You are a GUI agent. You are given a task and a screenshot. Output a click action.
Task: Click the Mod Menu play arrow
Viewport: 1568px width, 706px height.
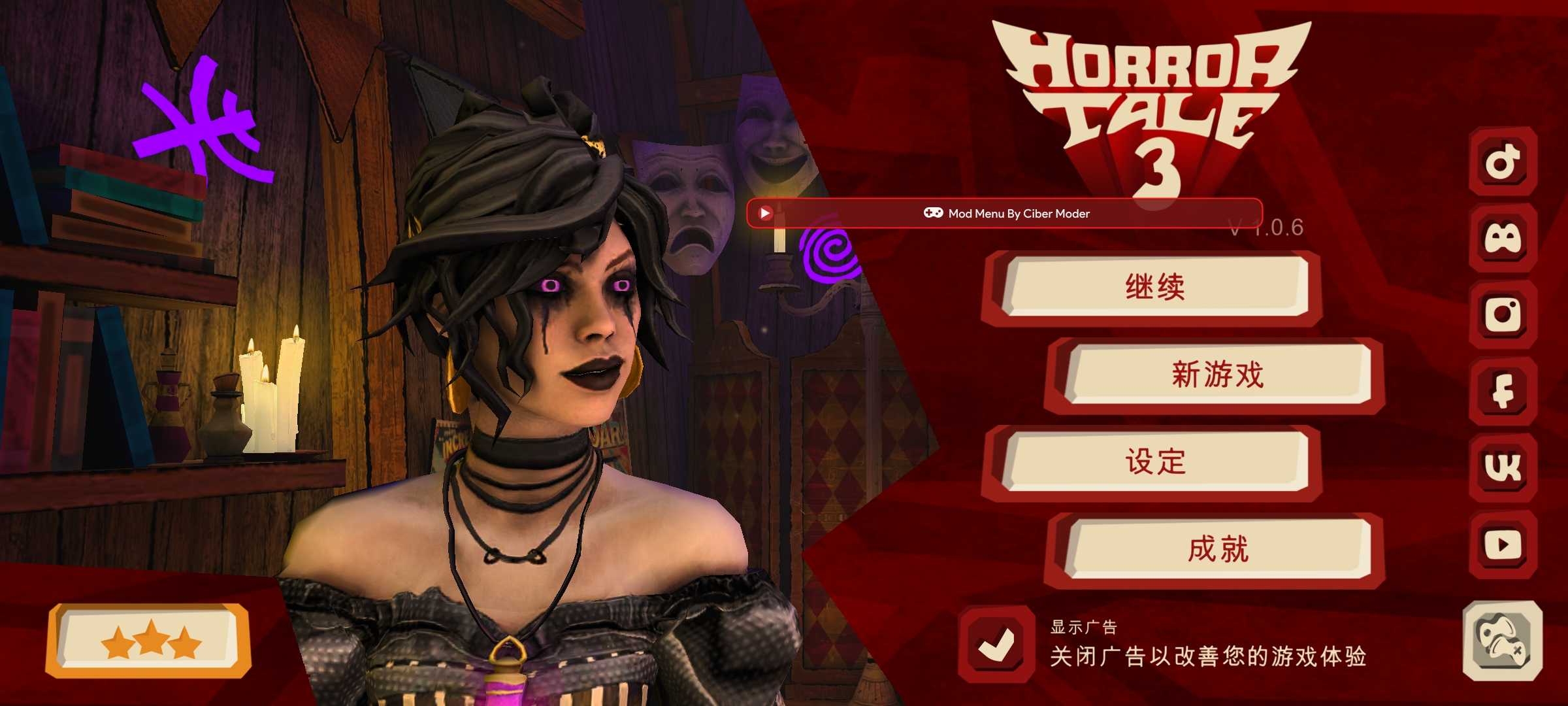765,213
